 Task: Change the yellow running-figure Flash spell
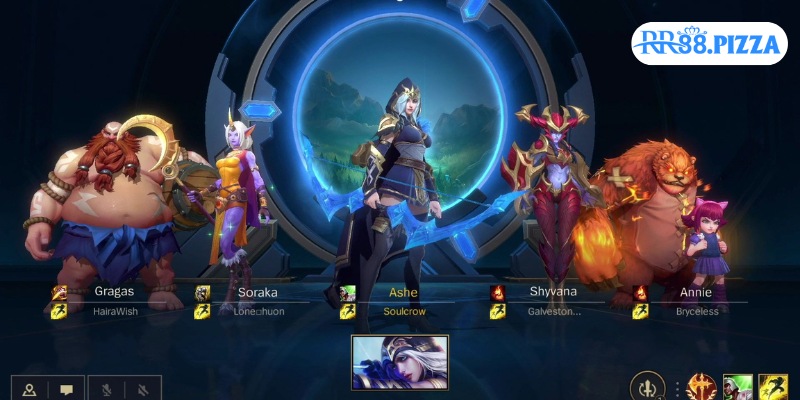772,388
